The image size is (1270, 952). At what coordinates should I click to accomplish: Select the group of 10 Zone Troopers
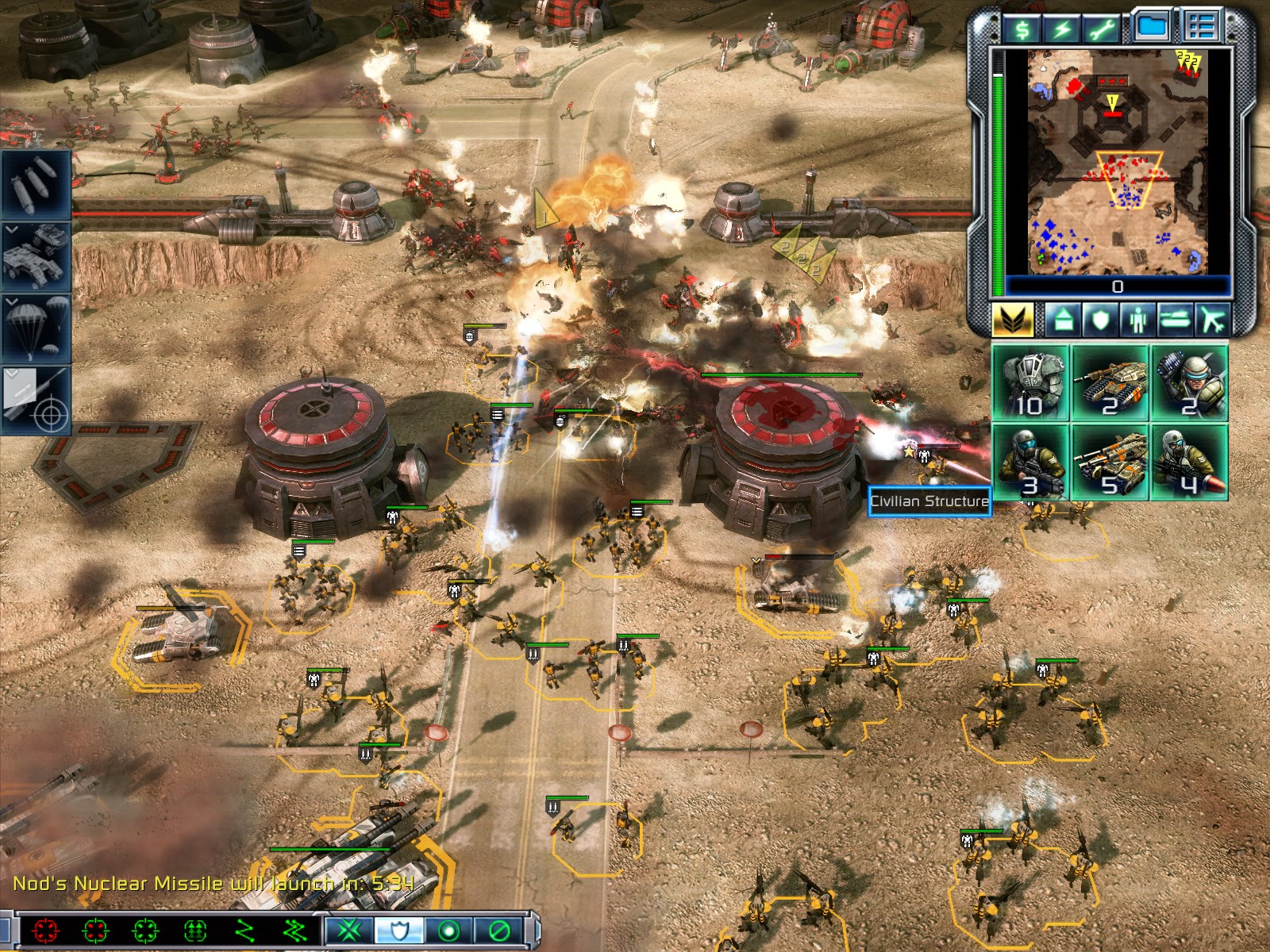(x=1031, y=383)
